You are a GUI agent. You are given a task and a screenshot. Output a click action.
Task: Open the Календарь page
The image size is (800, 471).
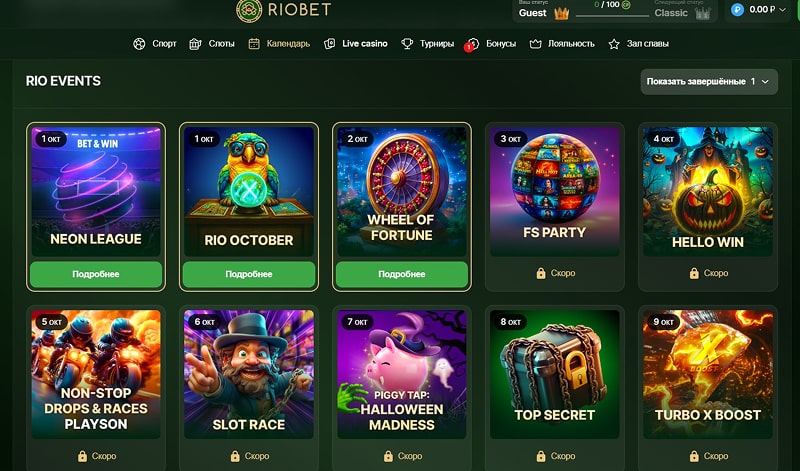279,44
